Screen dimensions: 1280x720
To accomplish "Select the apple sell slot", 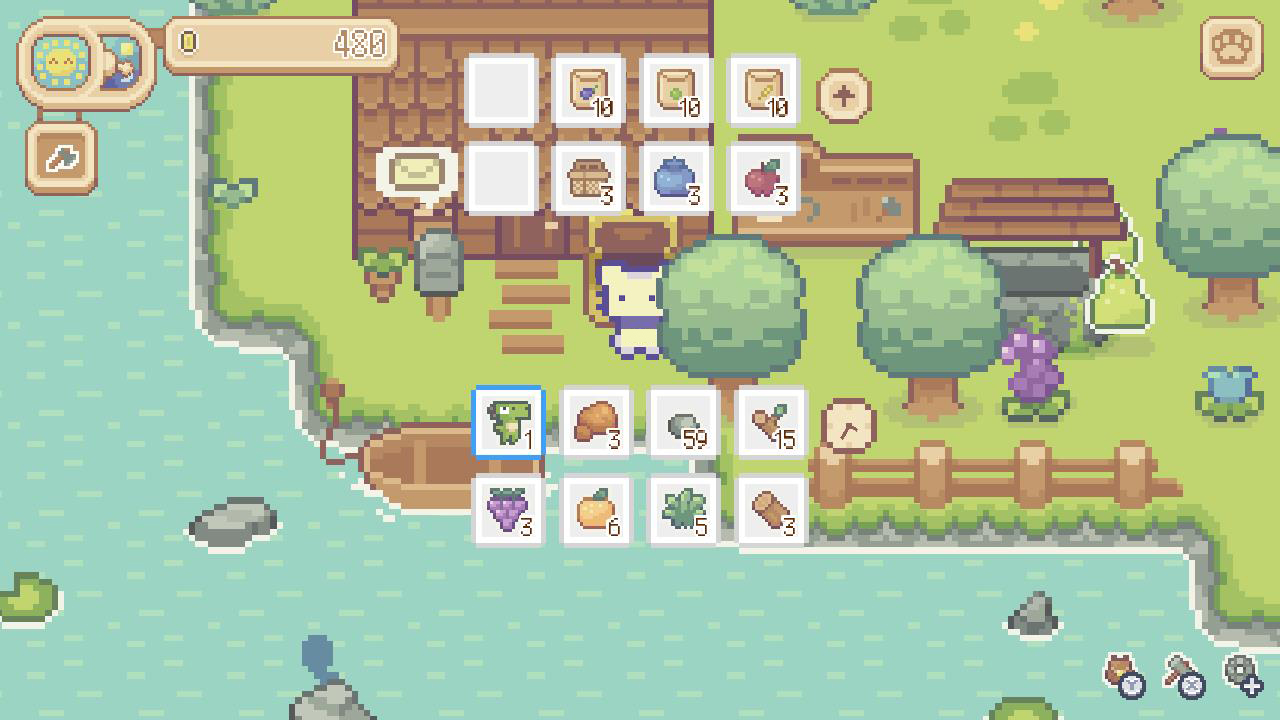I will click(763, 180).
